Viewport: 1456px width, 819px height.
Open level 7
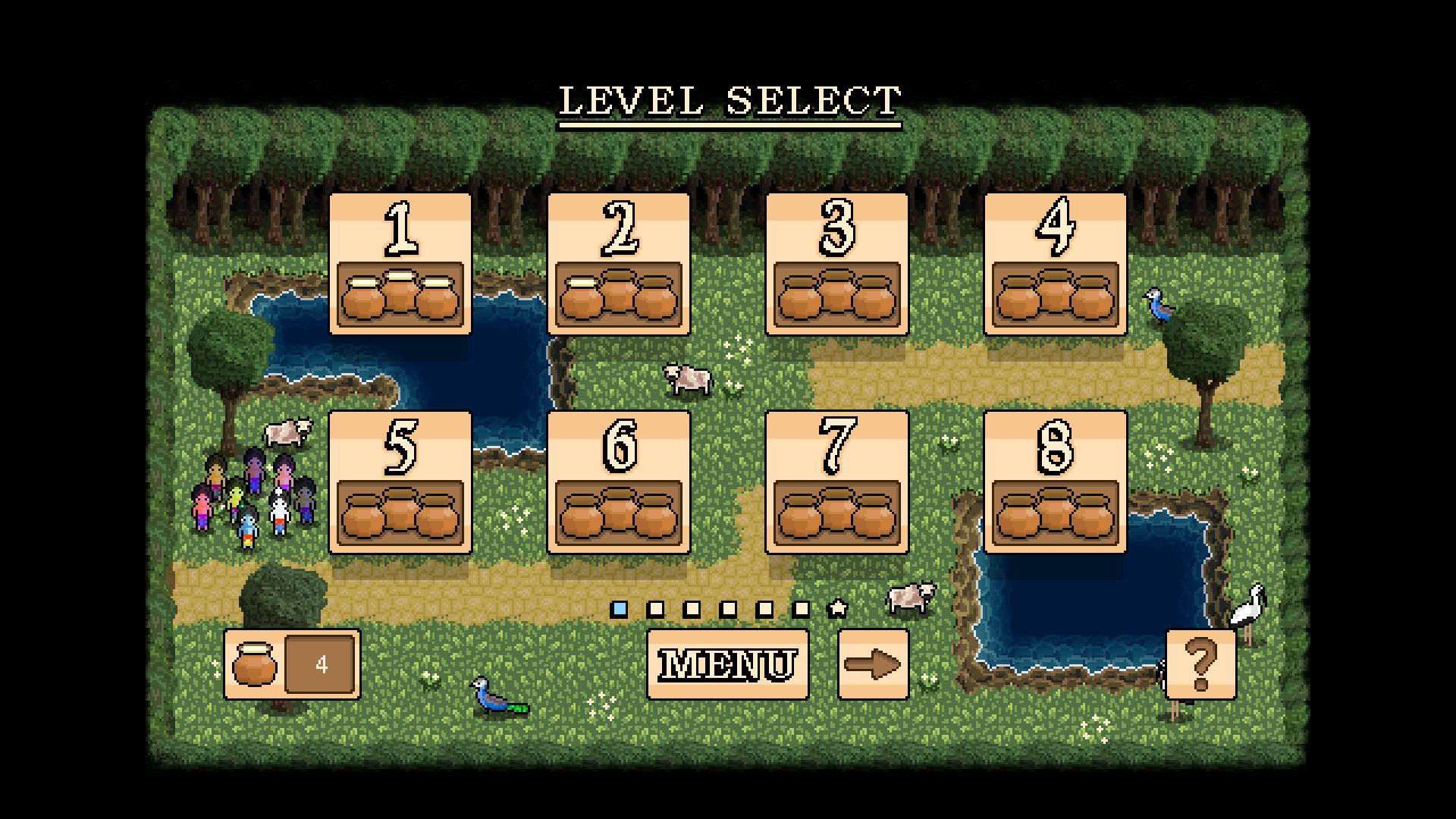click(x=836, y=482)
